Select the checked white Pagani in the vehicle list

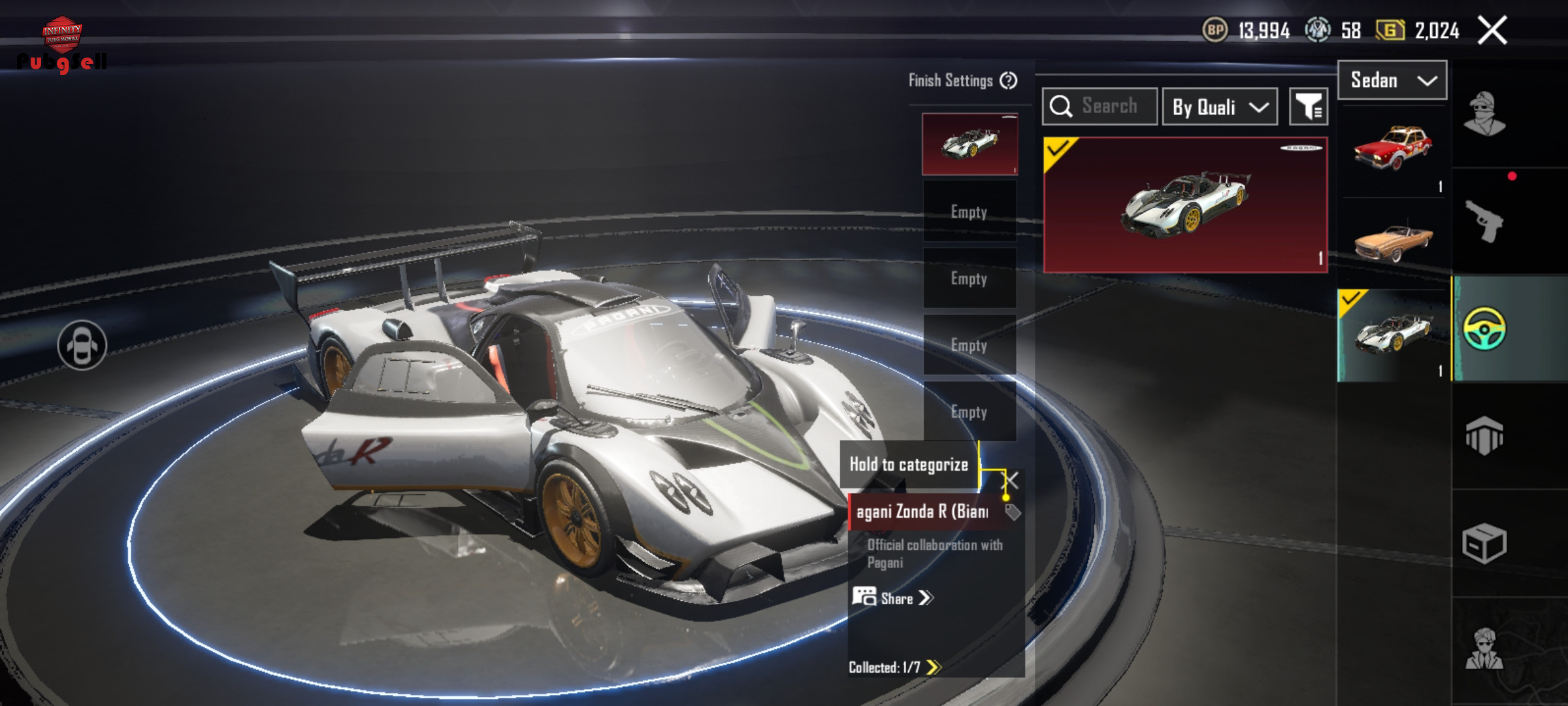pyautogui.click(x=1393, y=335)
